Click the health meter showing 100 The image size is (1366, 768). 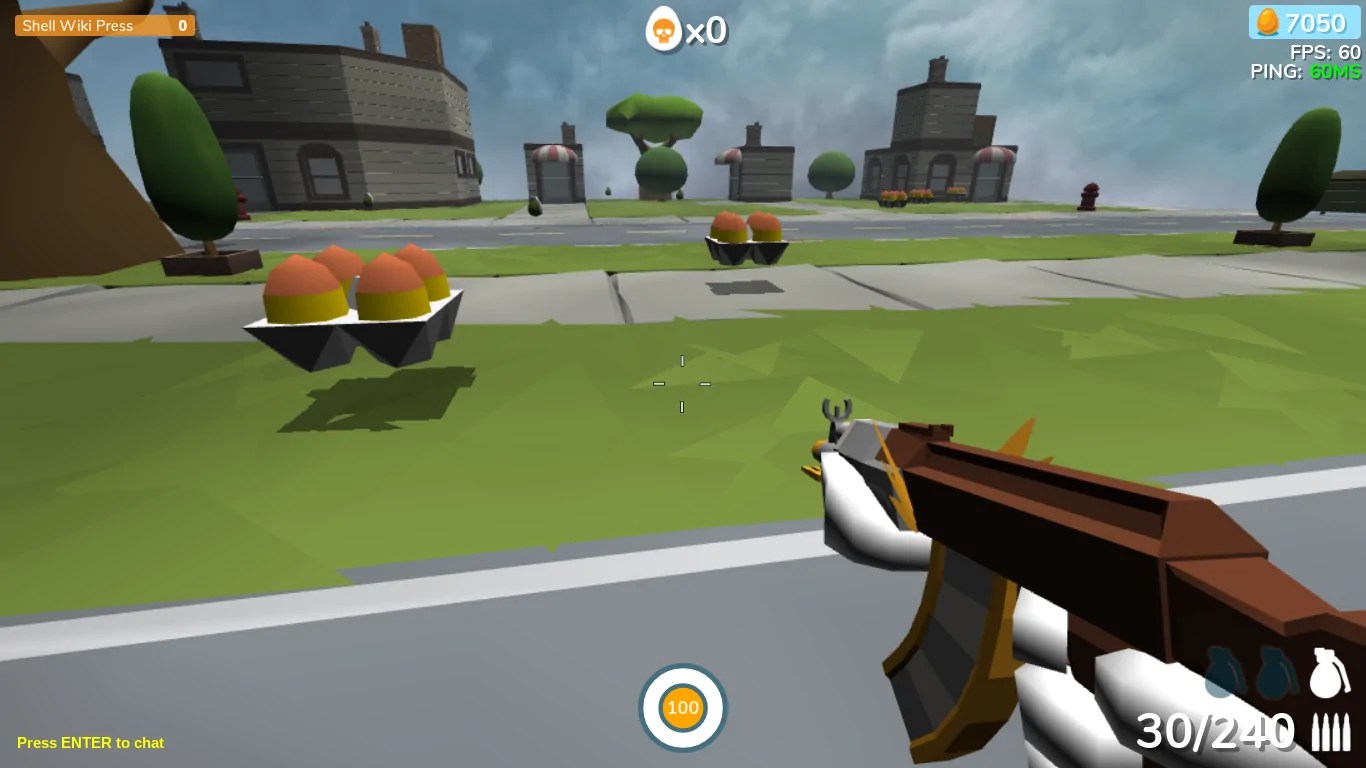[683, 707]
